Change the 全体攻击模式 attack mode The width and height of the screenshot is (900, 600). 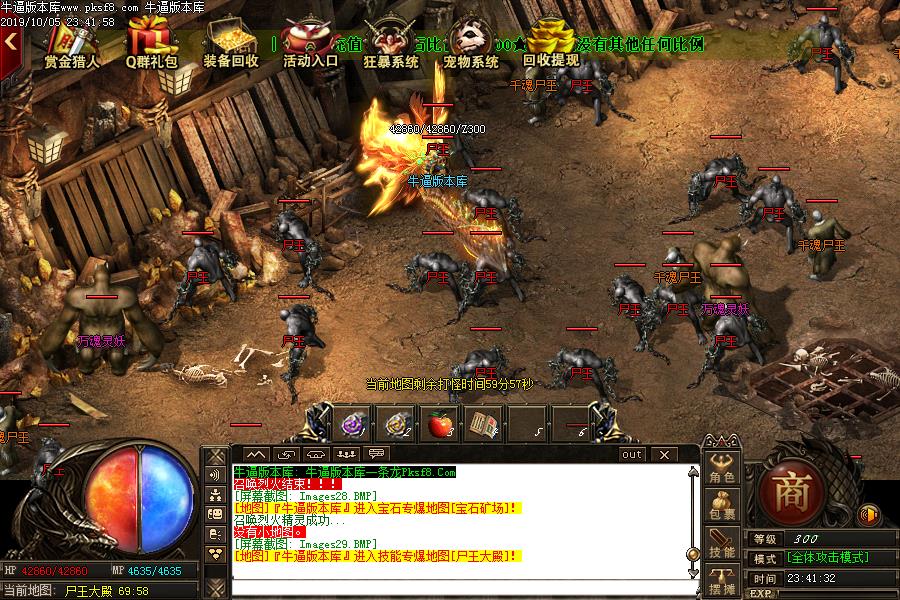pyautogui.click(x=826, y=558)
